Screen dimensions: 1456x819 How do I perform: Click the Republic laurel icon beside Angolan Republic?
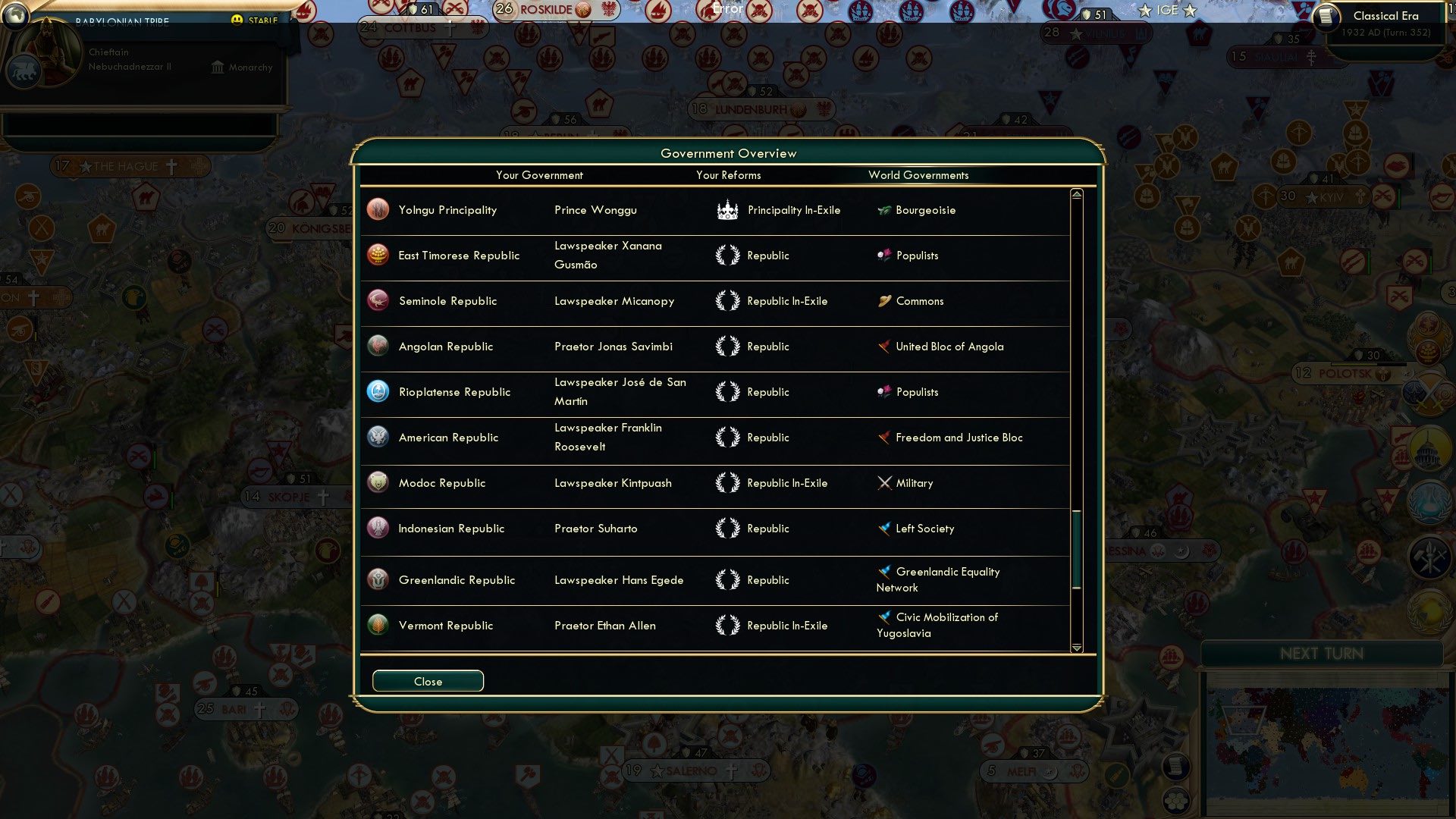[727, 347]
